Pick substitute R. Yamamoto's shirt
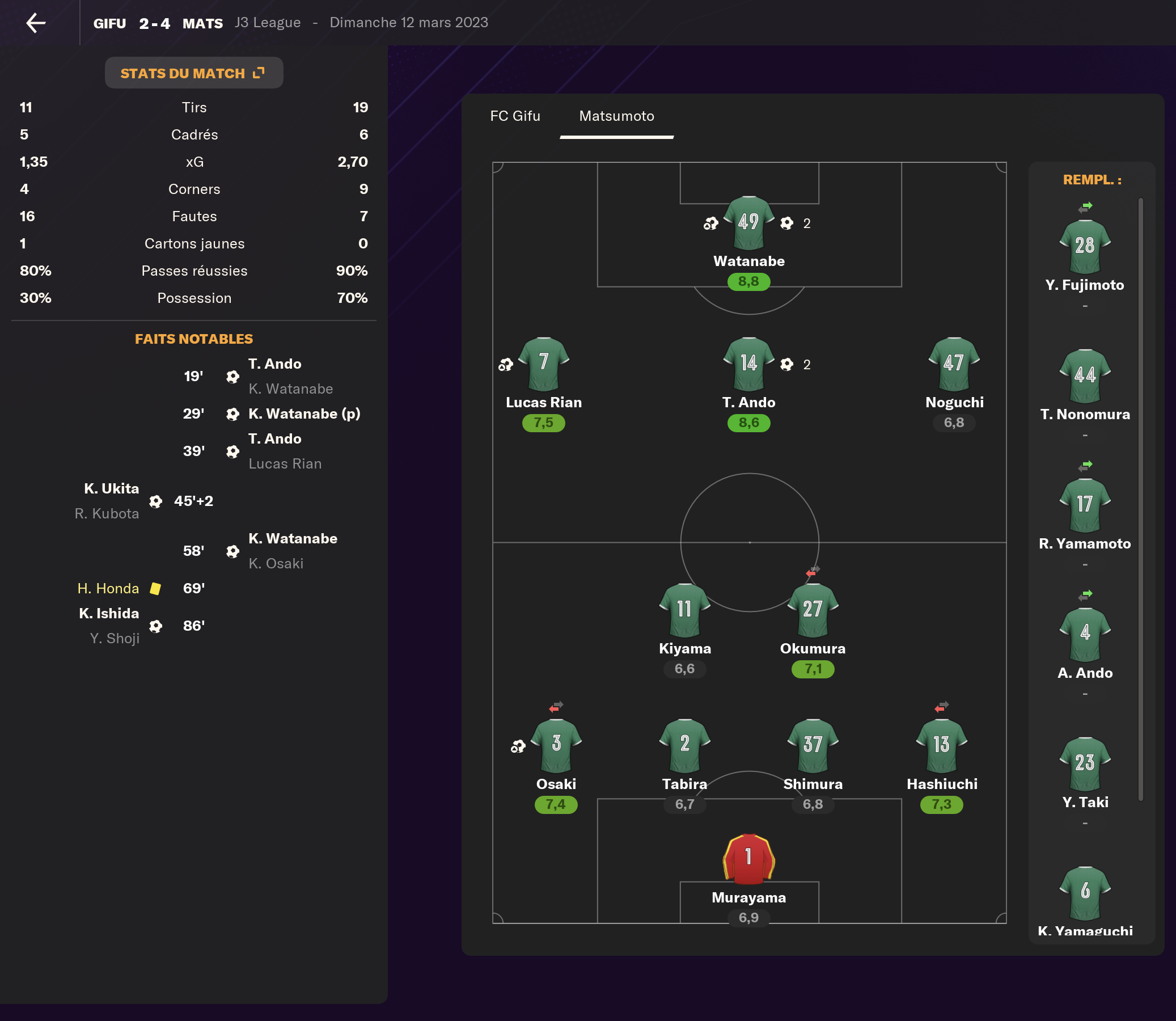 tap(1084, 505)
